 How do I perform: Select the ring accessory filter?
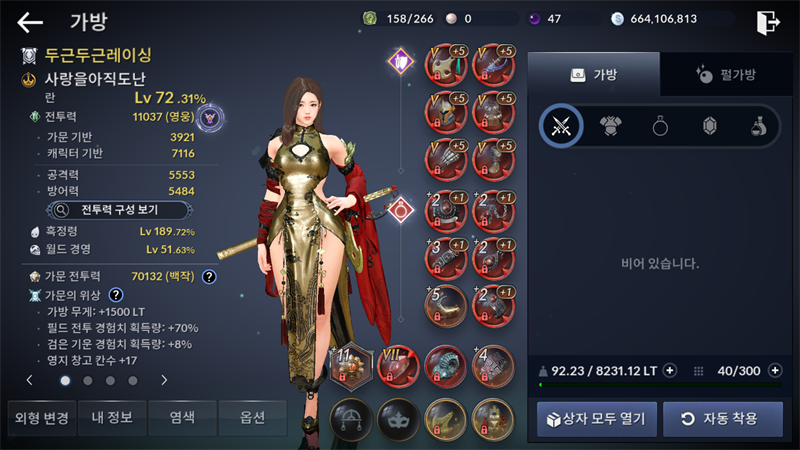pyautogui.click(x=661, y=126)
